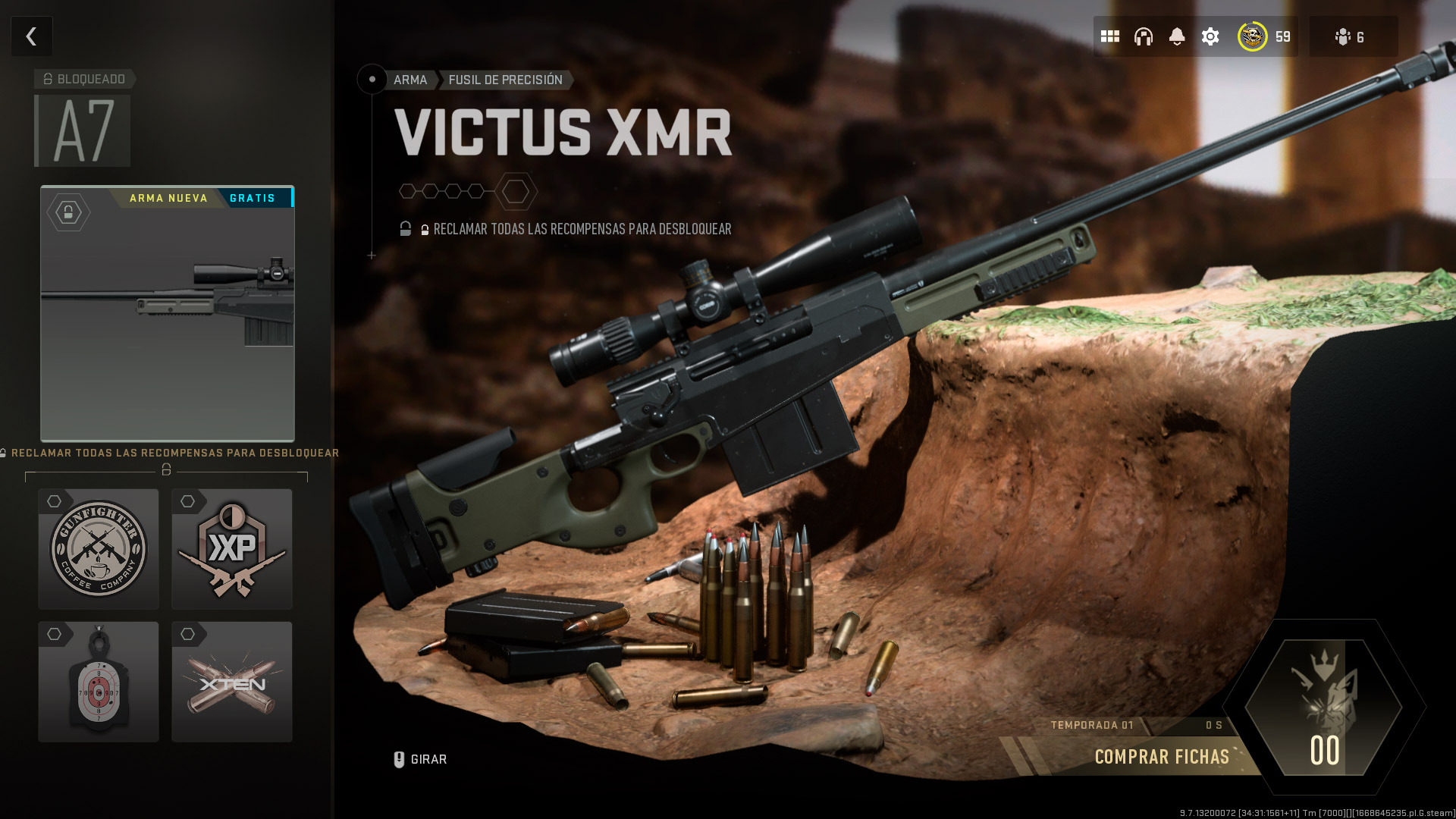This screenshot has width=1456, height=819.
Task: Expand the ARMA breadcrumb
Action: click(409, 80)
